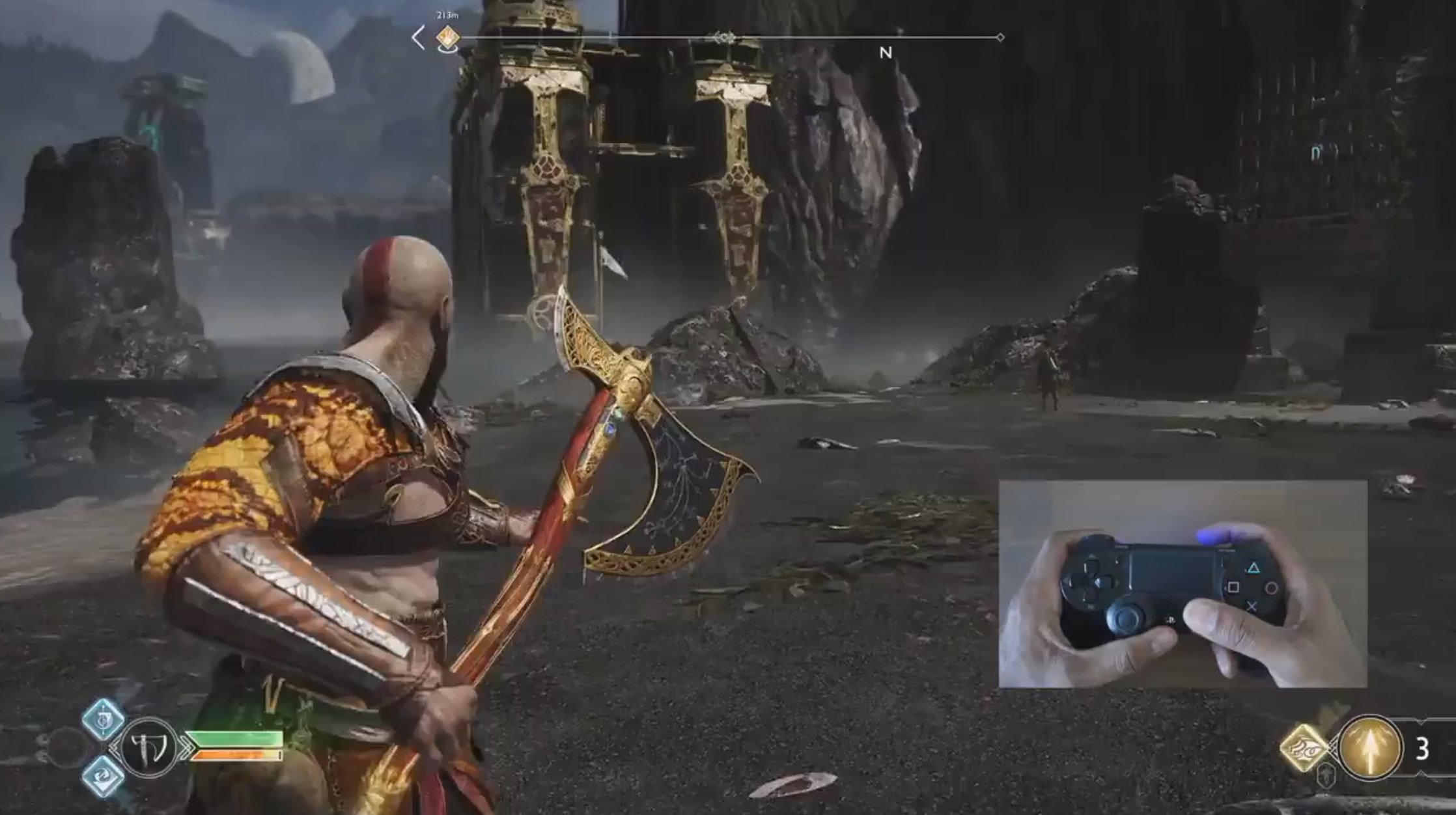The height and width of the screenshot is (815, 1456).
Task: Select the golden arrow ability icon
Action: coord(1369,748)
